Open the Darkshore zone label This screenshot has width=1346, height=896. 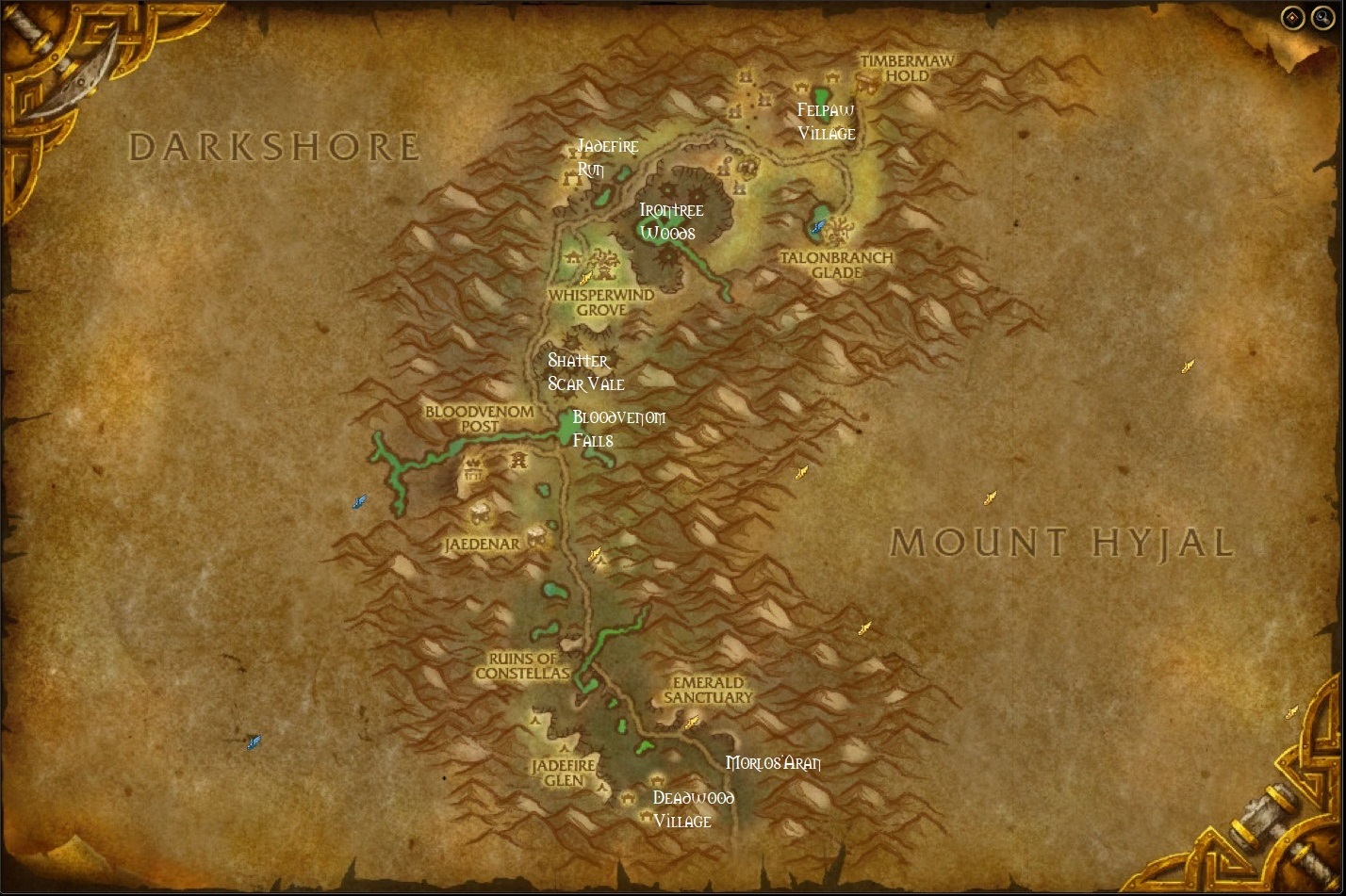pyautogui.click(x=273, y=147)
